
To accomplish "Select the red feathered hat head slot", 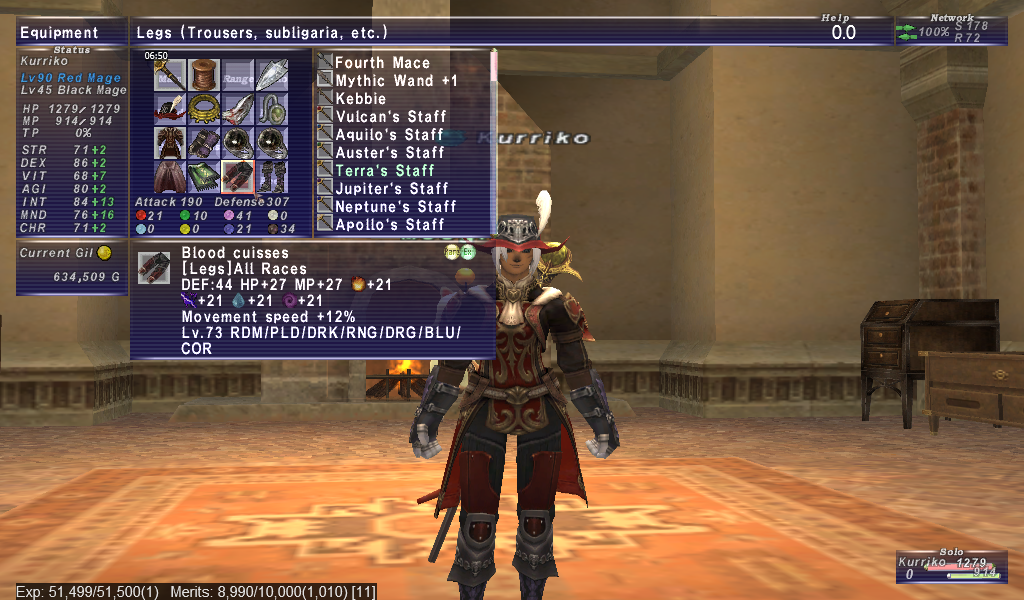I will click(171, 109).
